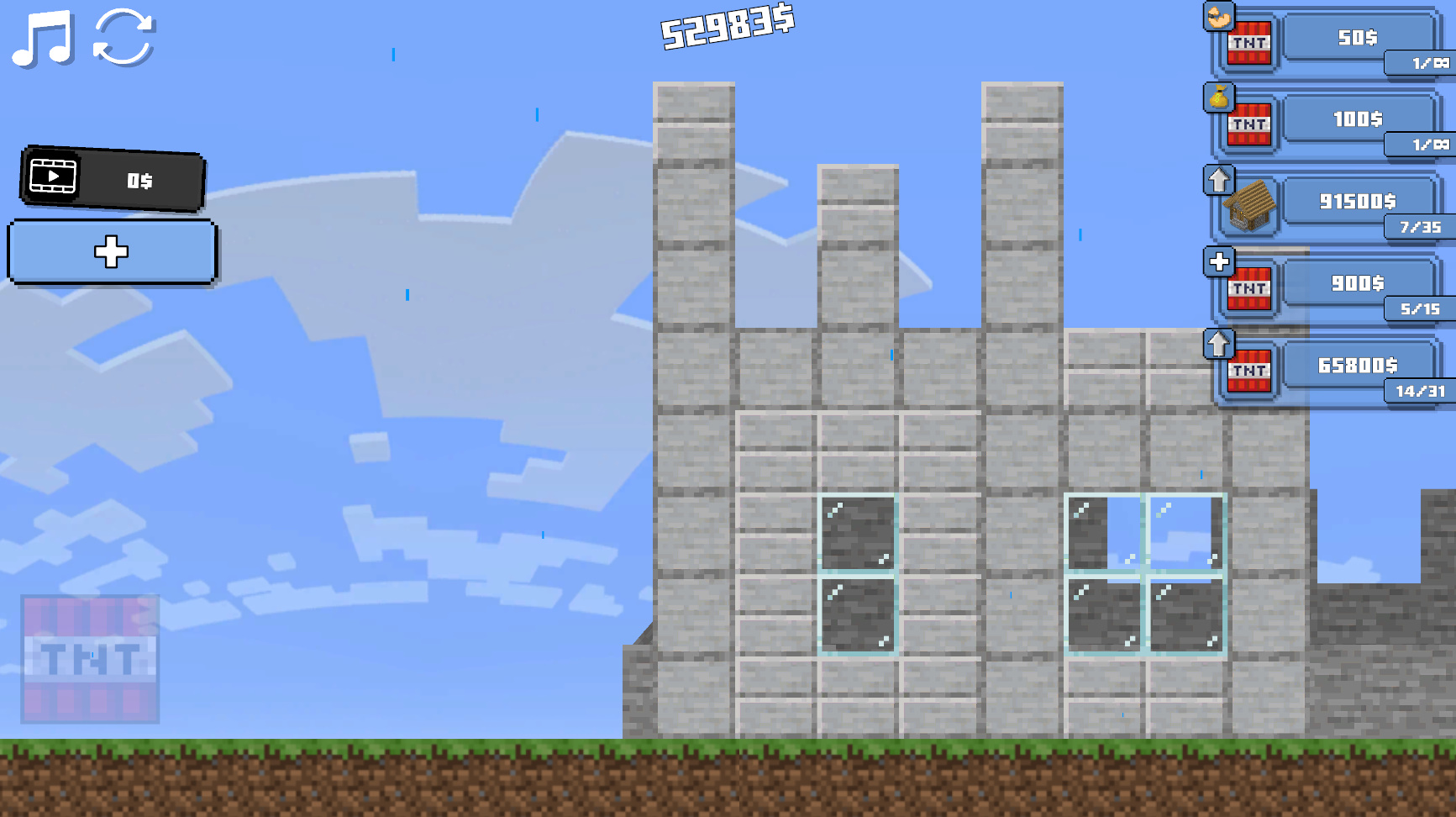This screenshot has width=1456, height=817.
Task: Expand the 5/15 counter tag
Action: (x=1419, y=309)
